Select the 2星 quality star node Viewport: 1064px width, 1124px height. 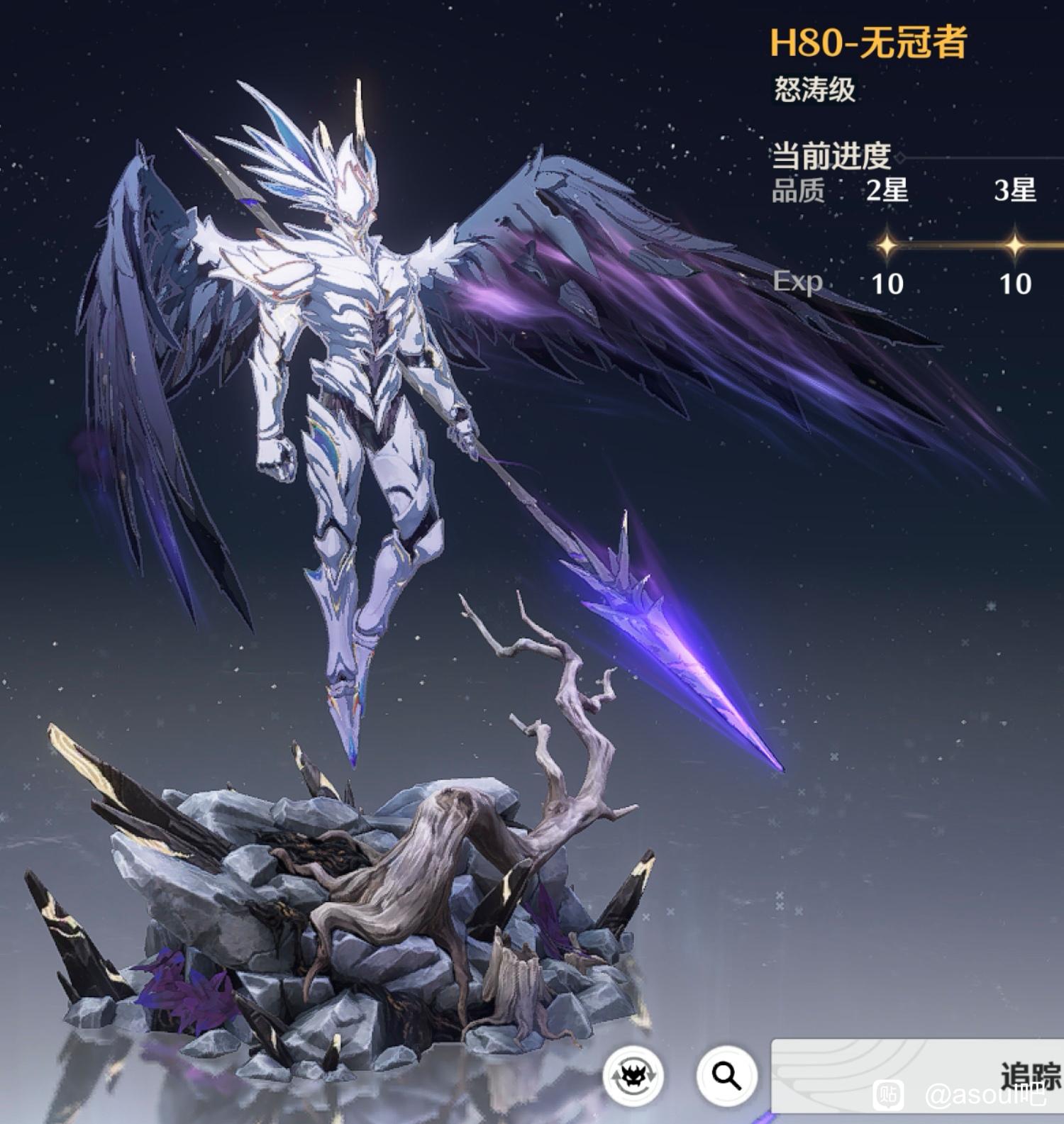pyautogui.click(x=887, y=245)
